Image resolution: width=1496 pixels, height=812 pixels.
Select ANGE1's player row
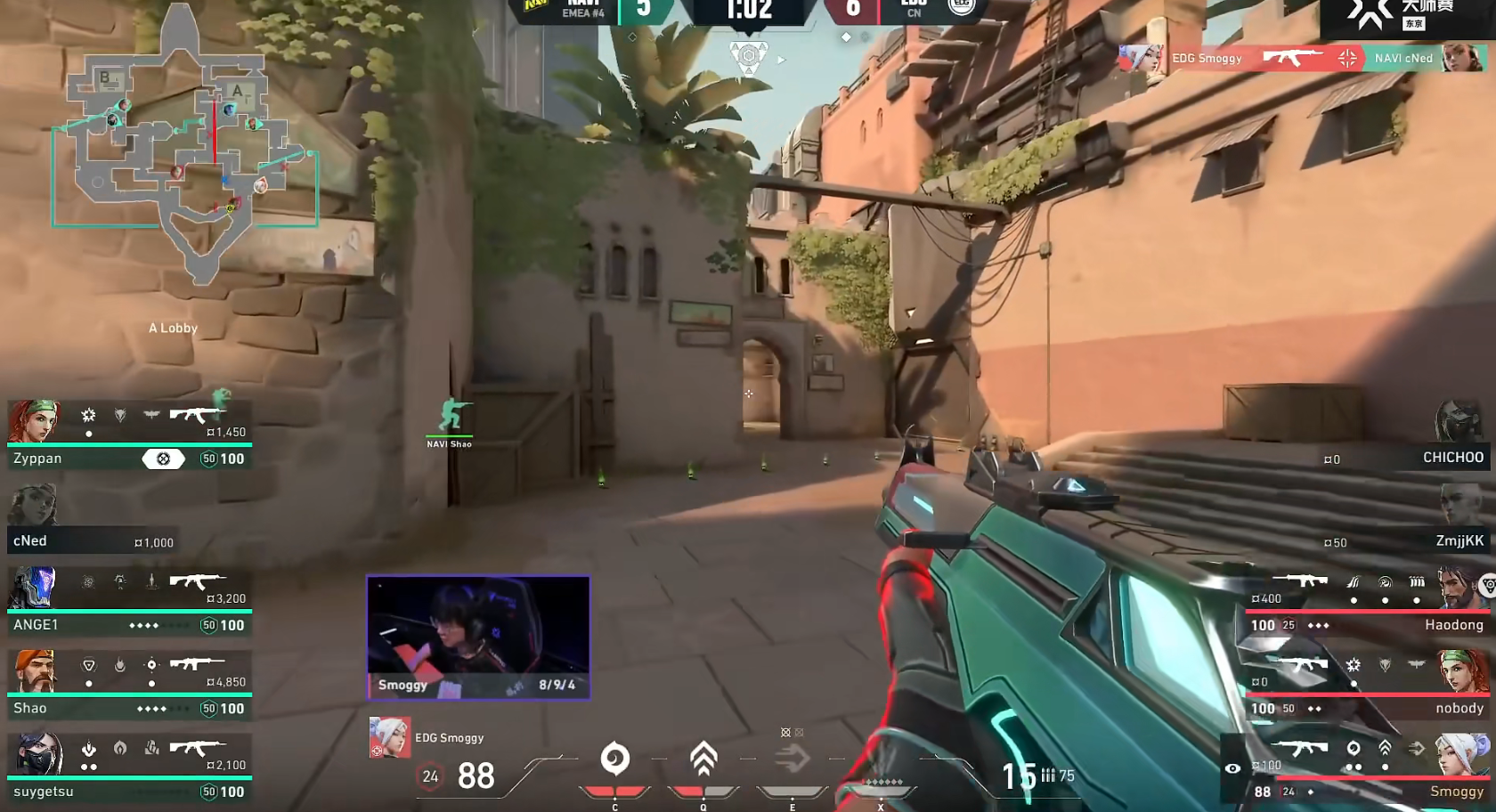point(129,602)
